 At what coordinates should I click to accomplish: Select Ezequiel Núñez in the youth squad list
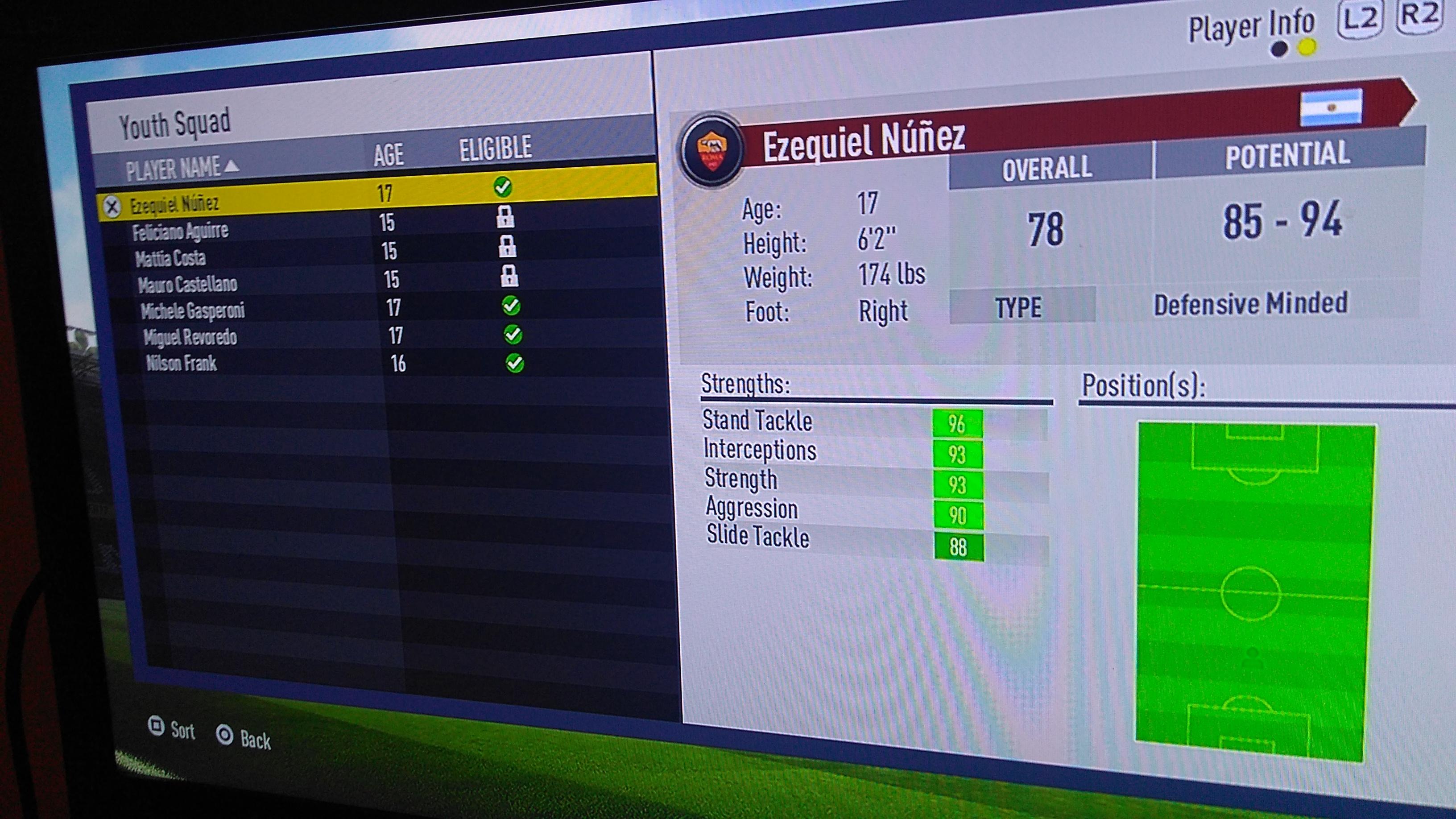(x=175, y=203)
